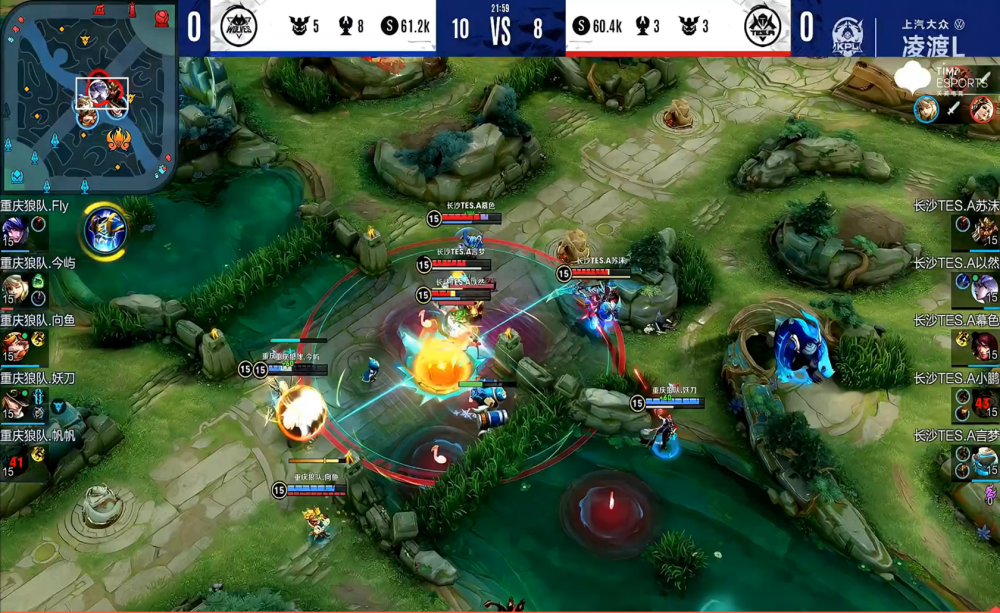Image resolution: width=1000 pixels, height=613 pixels.
Task: Click the crossed swords kill feed icon
Action: coord(953,109)
